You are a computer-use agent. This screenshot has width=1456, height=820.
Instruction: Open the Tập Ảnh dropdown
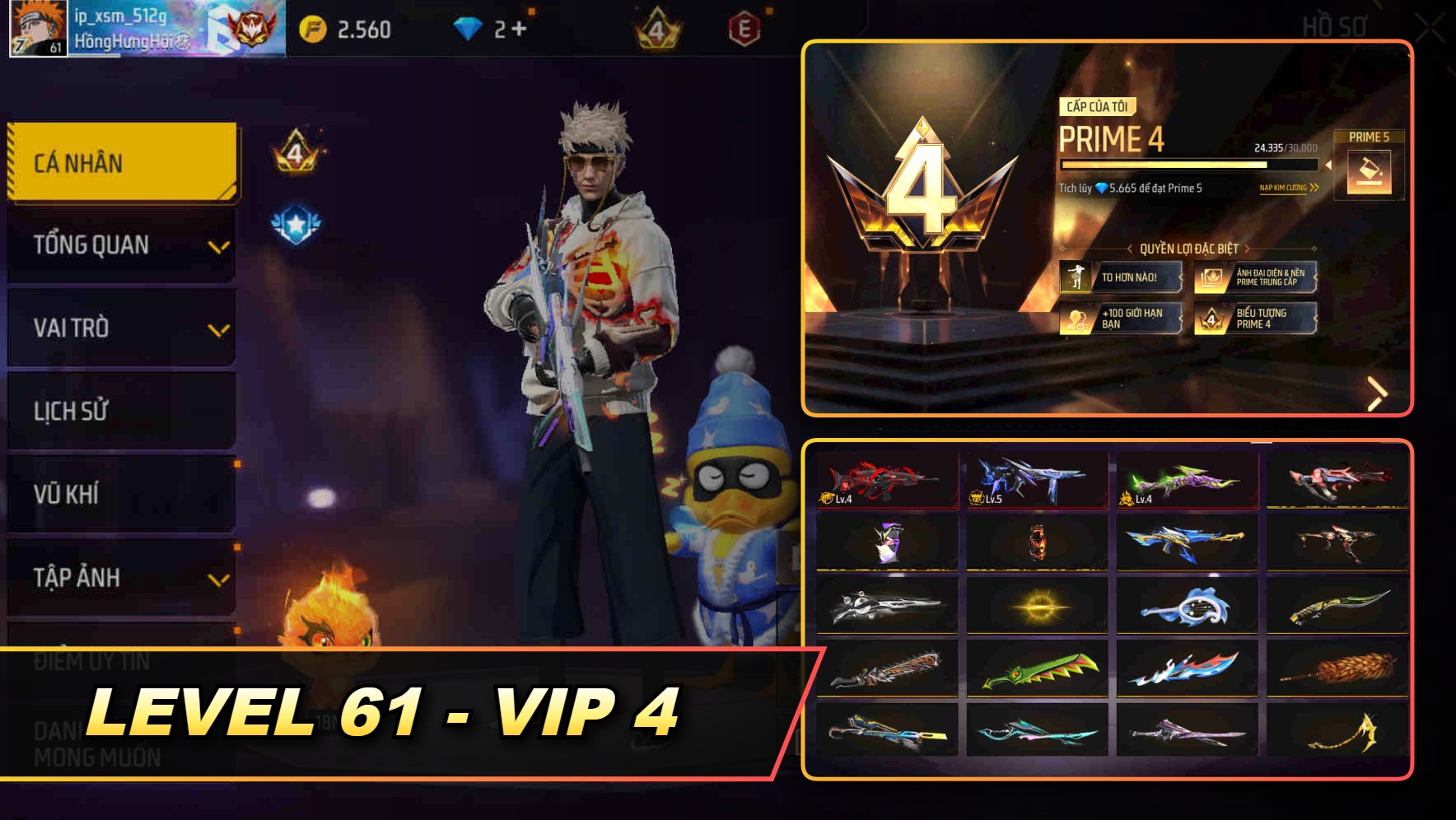click(121, 578)
